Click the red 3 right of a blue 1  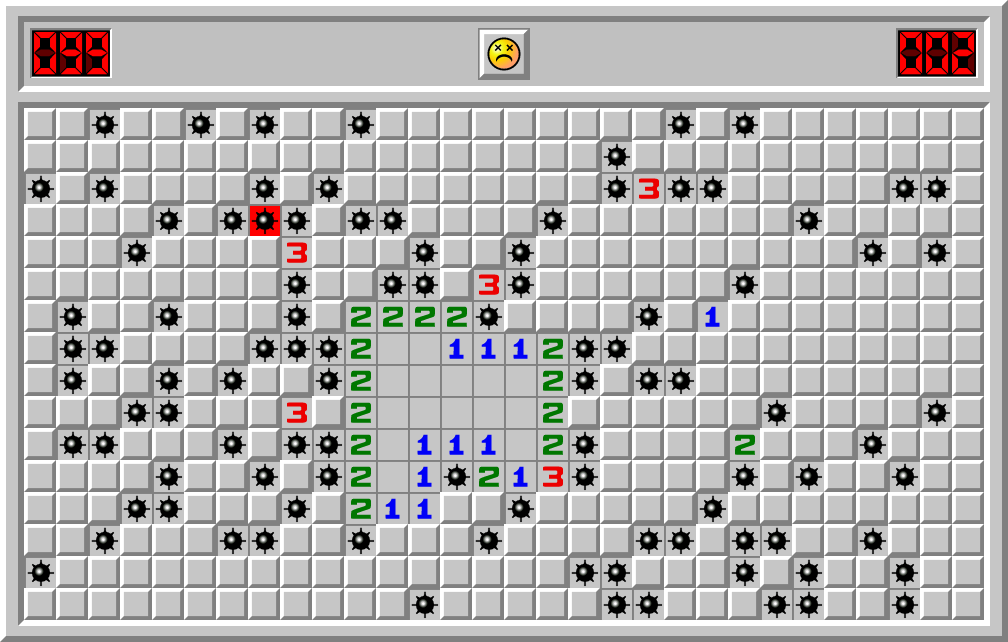pyautogui.click(x=552, y=477)
